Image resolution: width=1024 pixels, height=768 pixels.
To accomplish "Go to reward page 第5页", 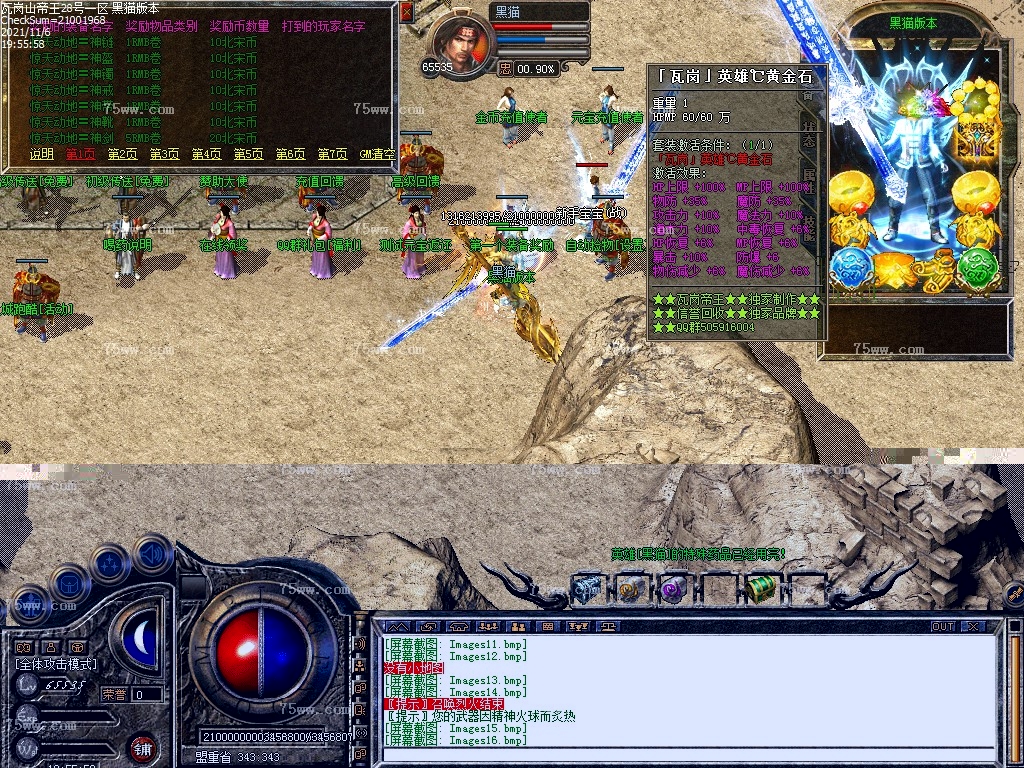I will [249, 154].
